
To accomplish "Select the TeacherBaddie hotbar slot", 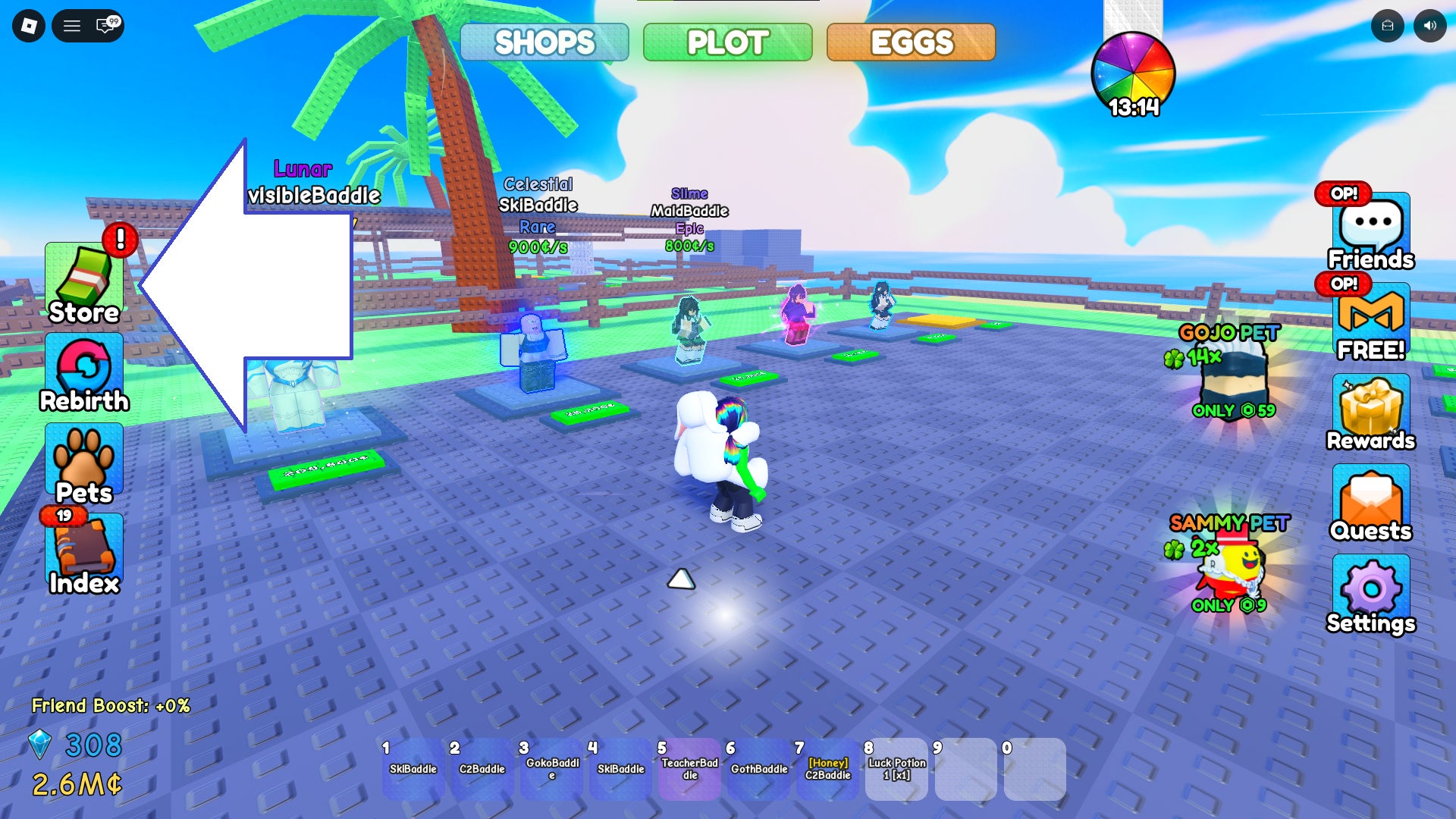I will pos(689,769).
